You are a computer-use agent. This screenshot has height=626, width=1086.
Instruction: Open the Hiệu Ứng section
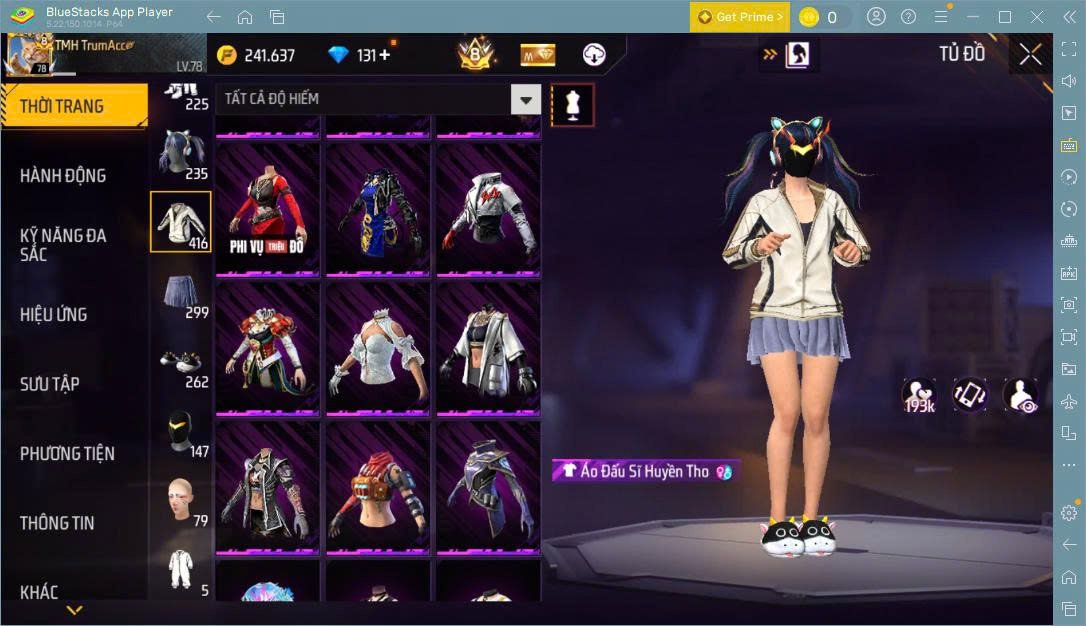point(53,315)
